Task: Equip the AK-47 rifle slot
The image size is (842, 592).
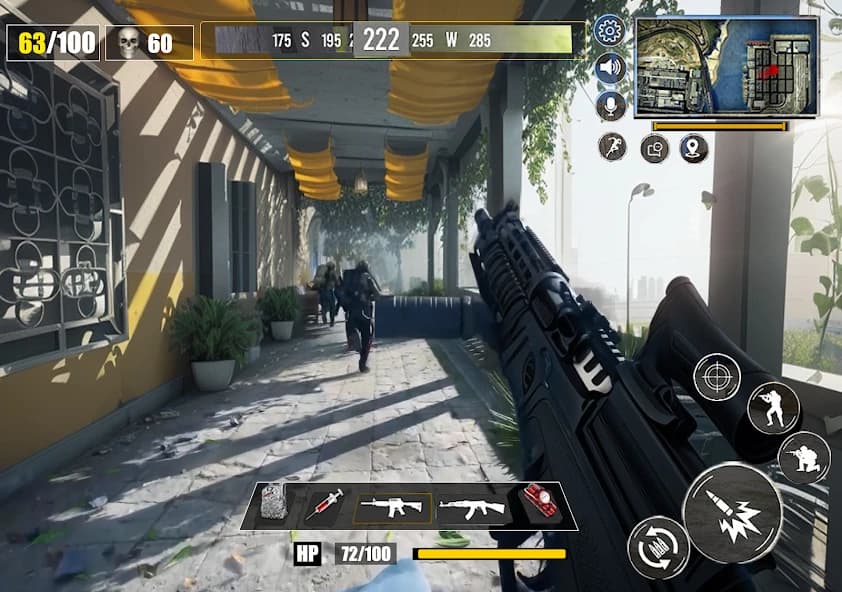Action: pos(472,507)
